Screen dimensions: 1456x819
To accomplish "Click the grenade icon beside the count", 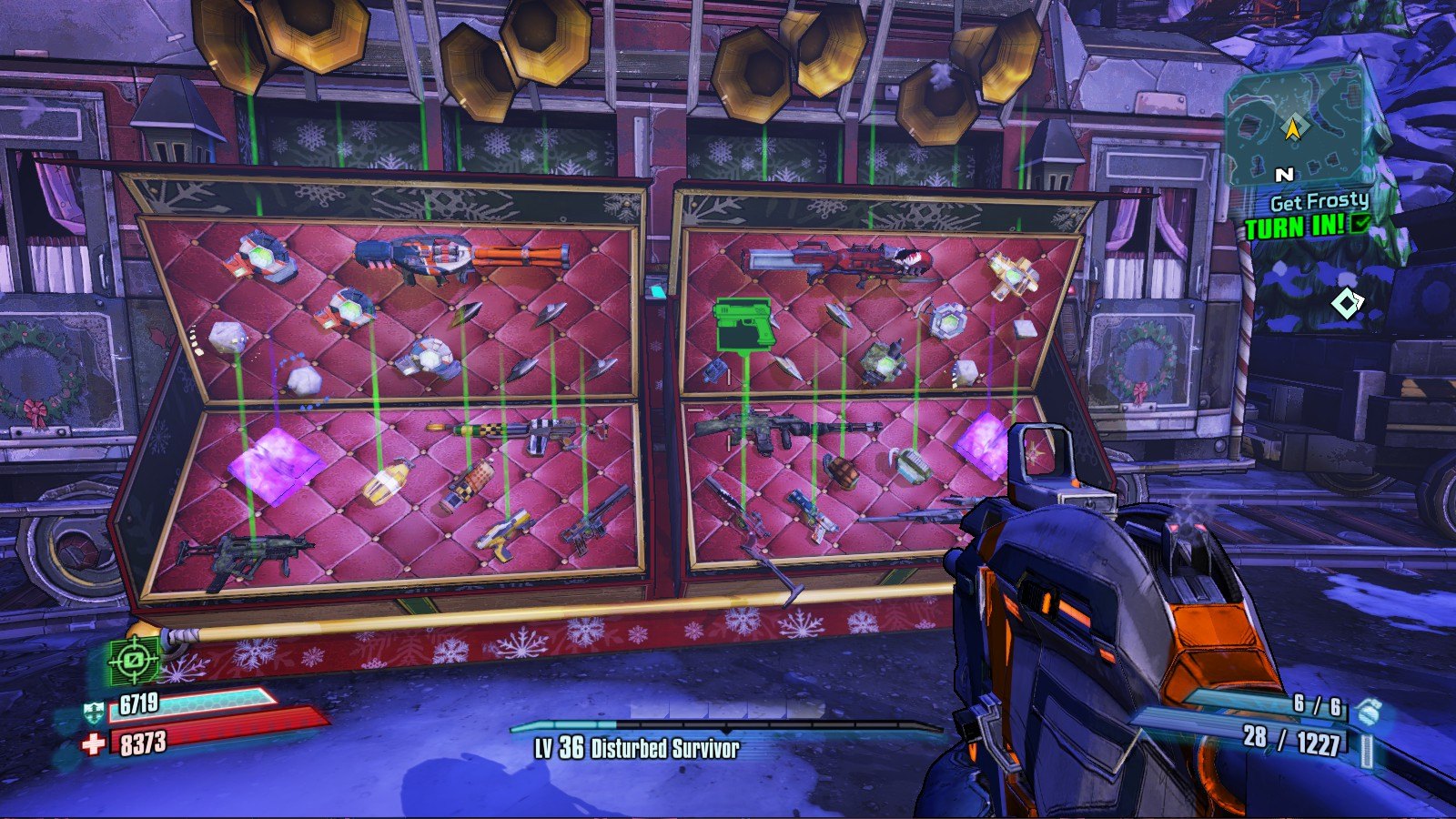I will [1365, 711].
